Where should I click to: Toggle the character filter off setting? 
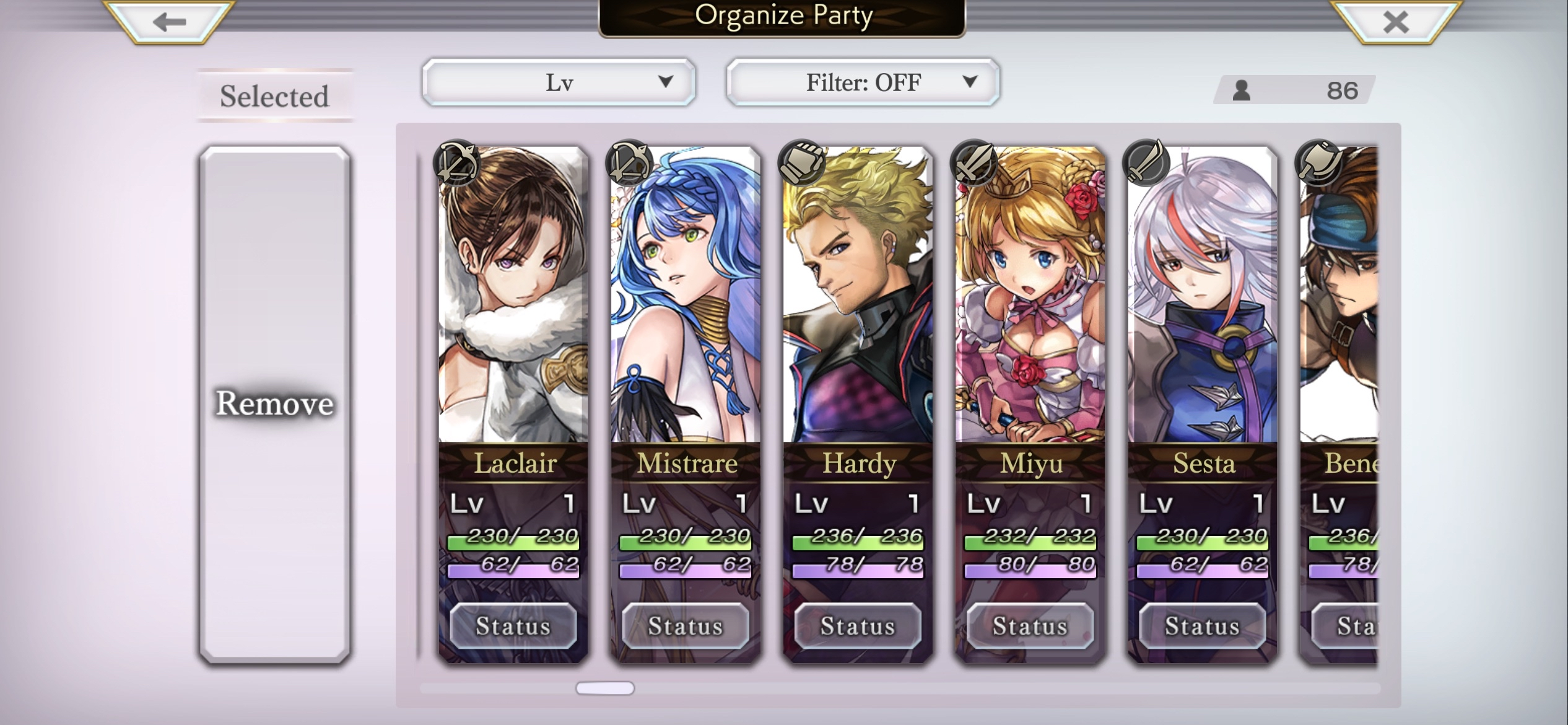click(861, 81)
